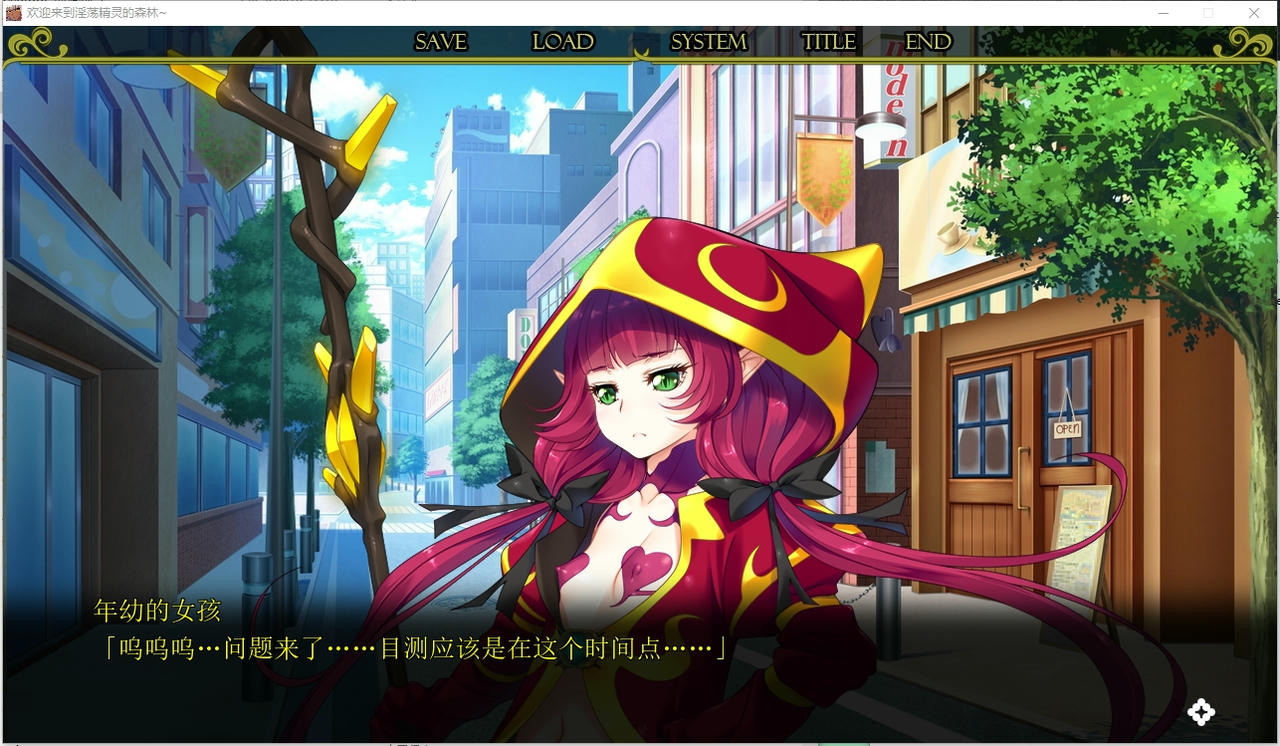Click the white diamond message-advance indicator
The height and width of the screenshot is (746, 1280).
(x=1202, y=712)
